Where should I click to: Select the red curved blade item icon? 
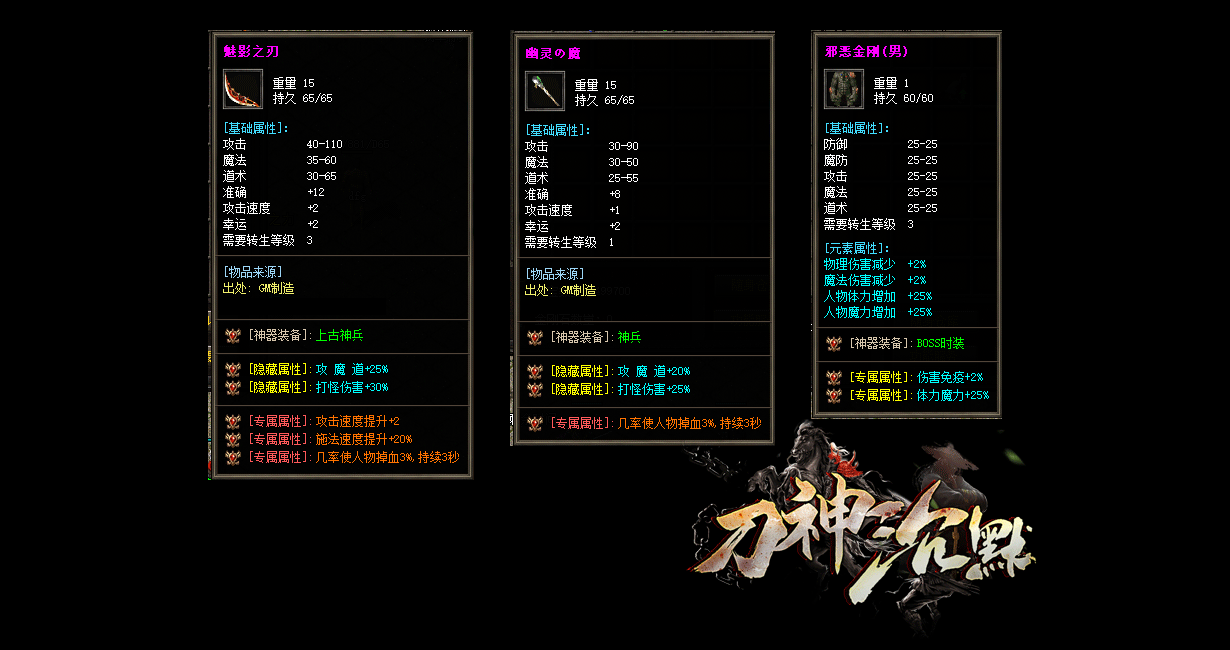[243, 89]
